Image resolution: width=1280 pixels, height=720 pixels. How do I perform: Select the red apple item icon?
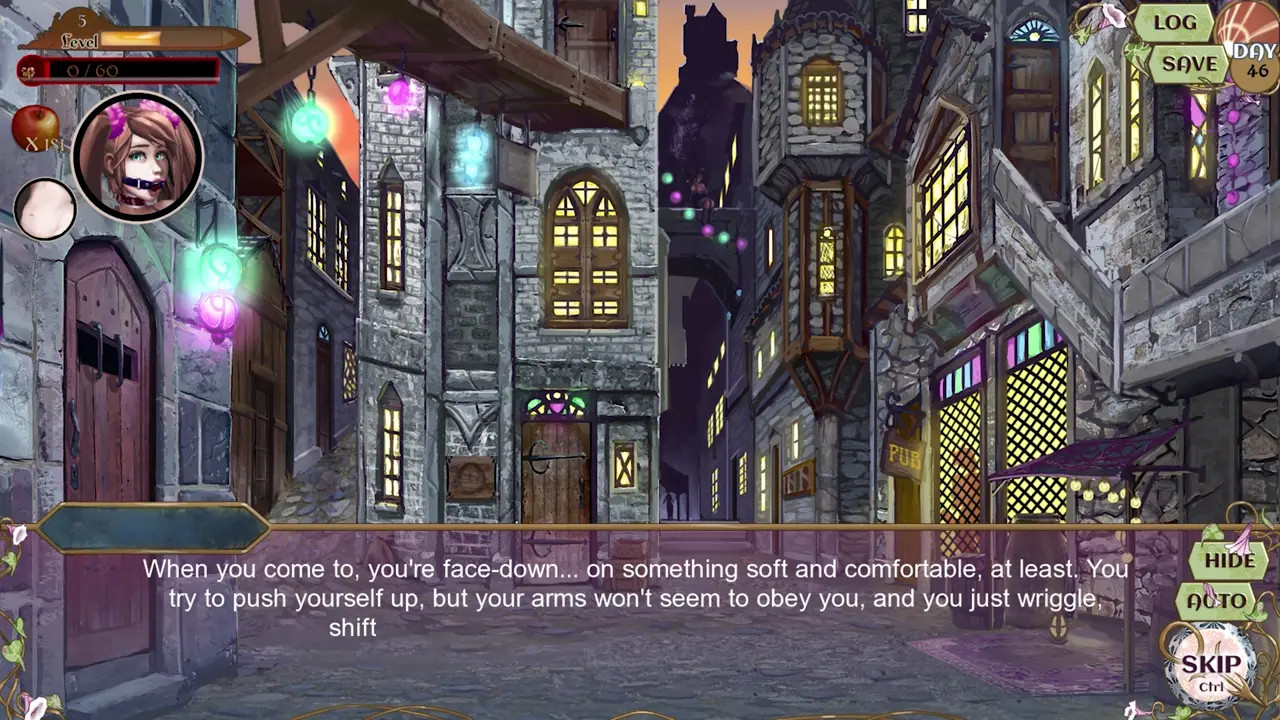[35, 128]
